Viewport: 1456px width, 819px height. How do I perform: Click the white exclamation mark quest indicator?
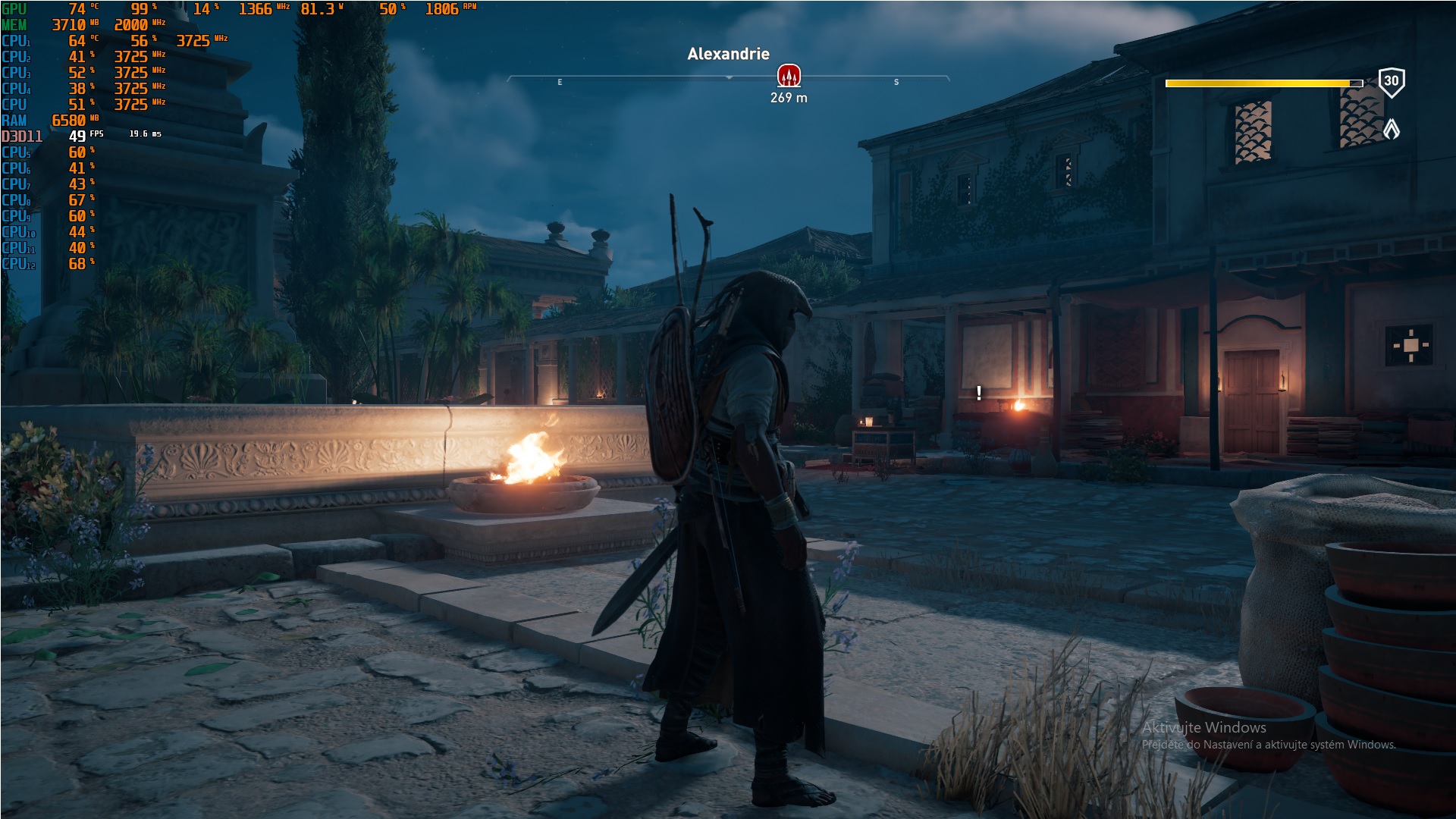(979, 393)
